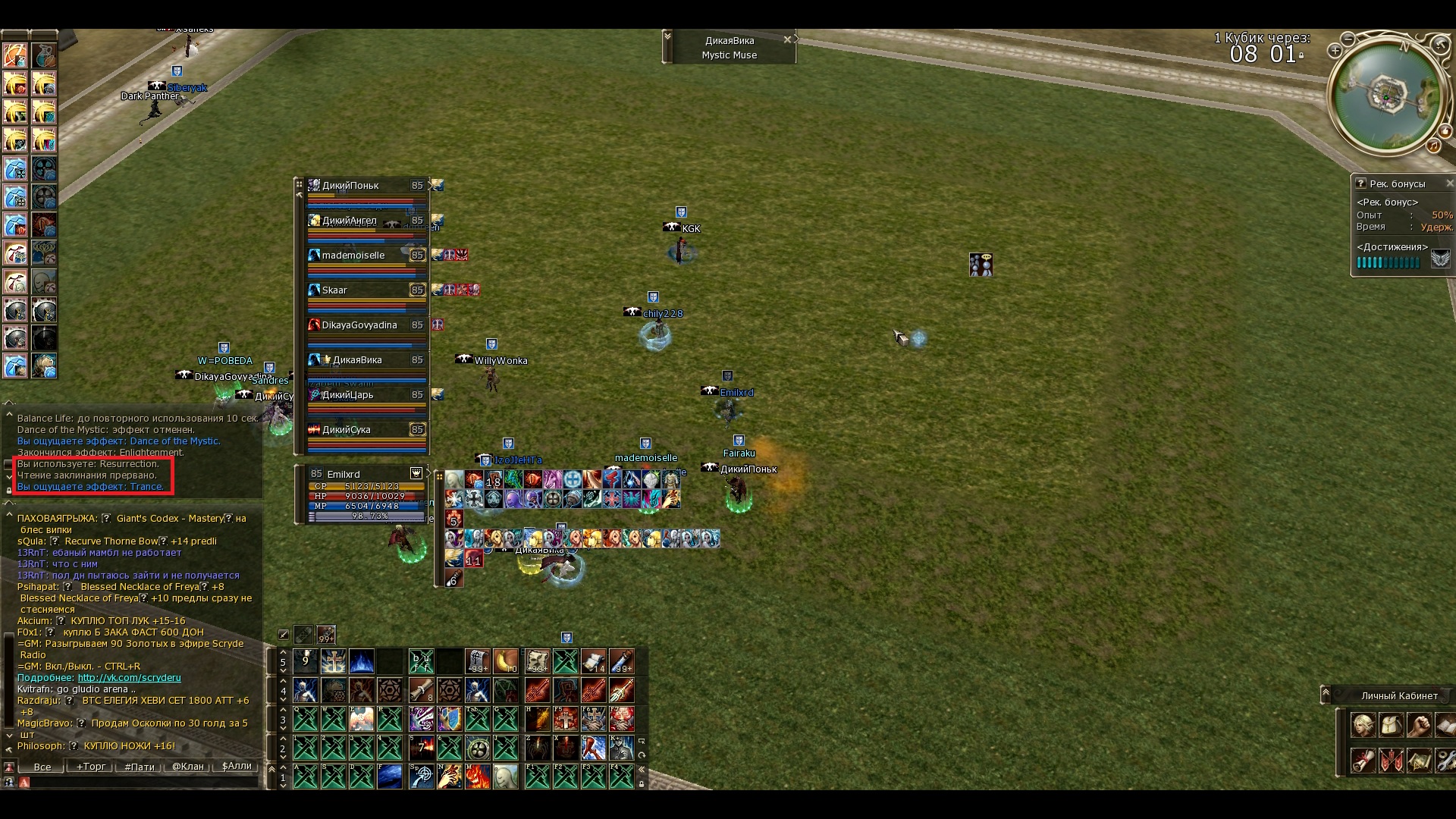The width and height of the screenshot is (1456, 819).
Task: Open the Личный Кабинет button
Action: point(1398,695)
